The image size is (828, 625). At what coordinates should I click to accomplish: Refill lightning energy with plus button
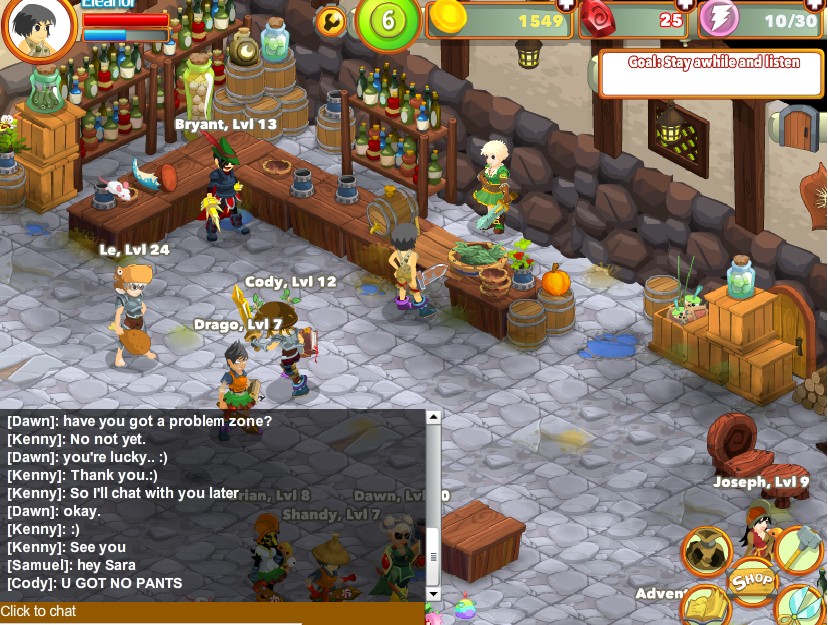coord(822,5)
